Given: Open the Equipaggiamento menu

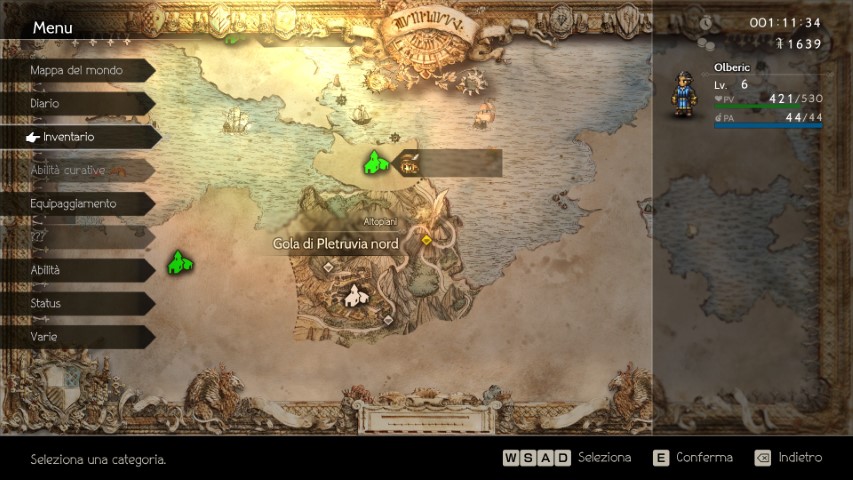Looking at the screenshot, I should tap(76, 204).
